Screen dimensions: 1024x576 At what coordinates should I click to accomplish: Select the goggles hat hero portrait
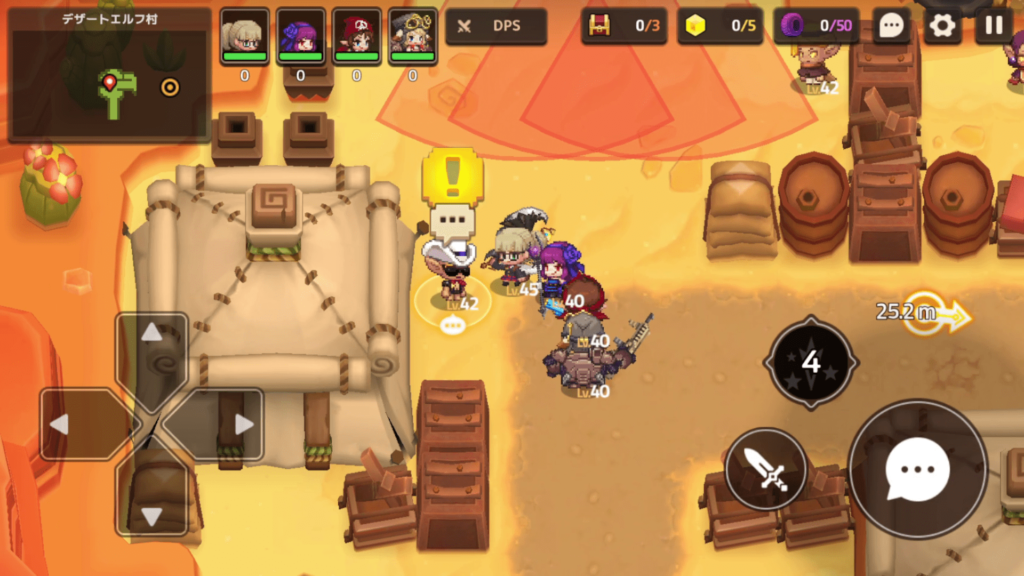click(413, 37)
